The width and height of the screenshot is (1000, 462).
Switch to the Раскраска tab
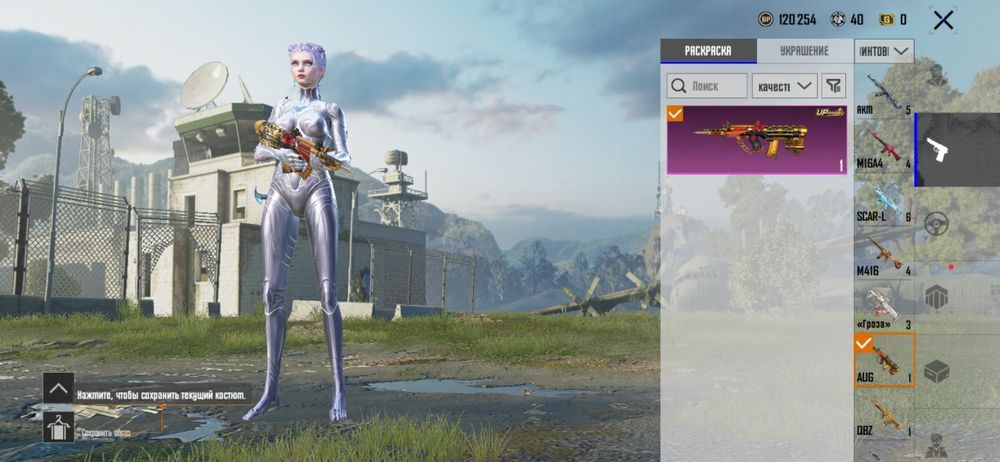click(708, 51)
